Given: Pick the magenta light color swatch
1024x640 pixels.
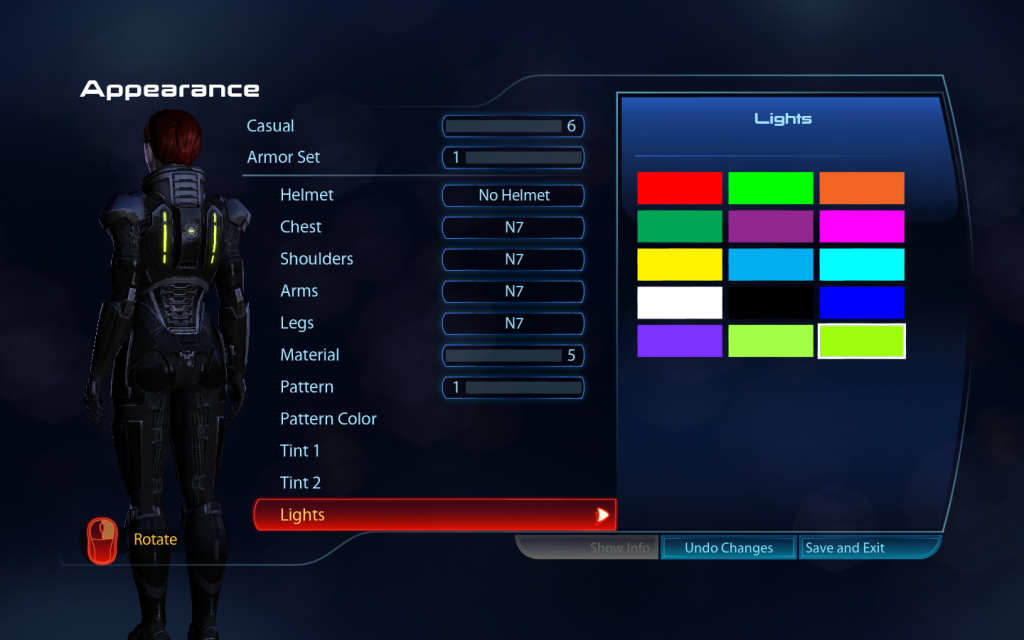Looking at the screenshot, I should click(861, 226).
